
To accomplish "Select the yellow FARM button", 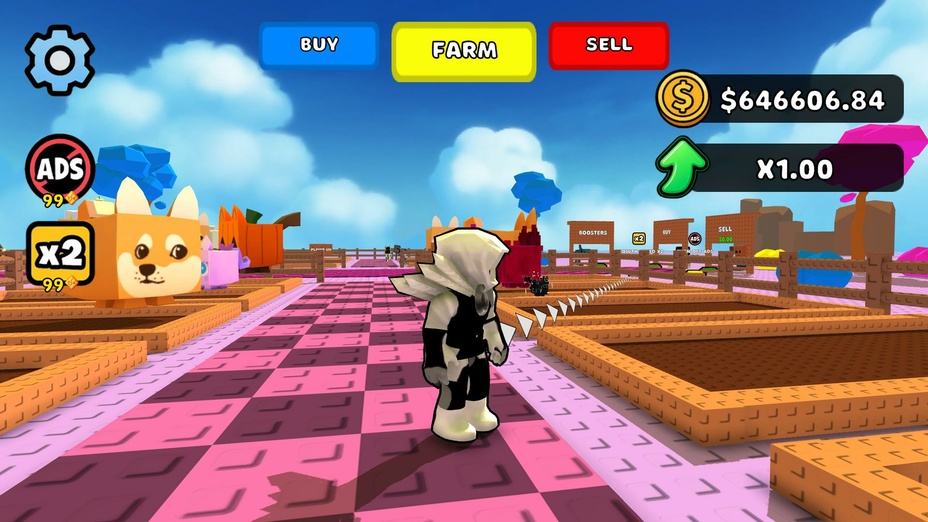I will [x=464, y=50].
